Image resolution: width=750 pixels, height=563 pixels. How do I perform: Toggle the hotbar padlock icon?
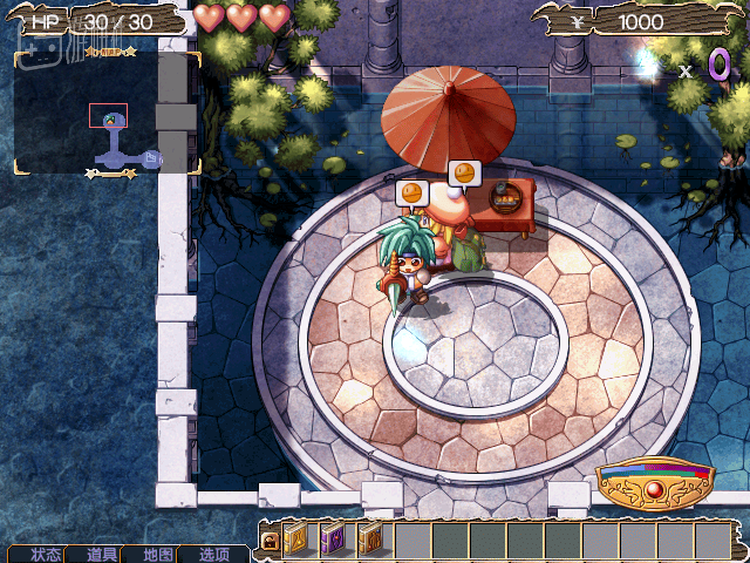pyautogui.click(x=269, y=541)
